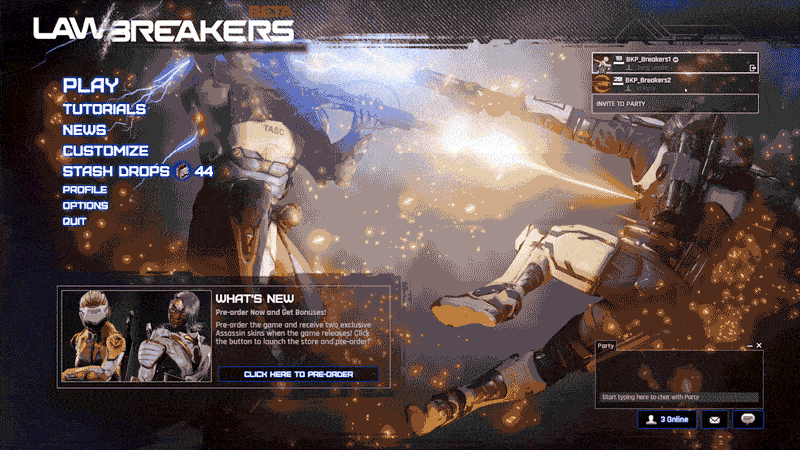Toggle the chat speech bubble button
800x450 pixels.
(x=747, y=420)
